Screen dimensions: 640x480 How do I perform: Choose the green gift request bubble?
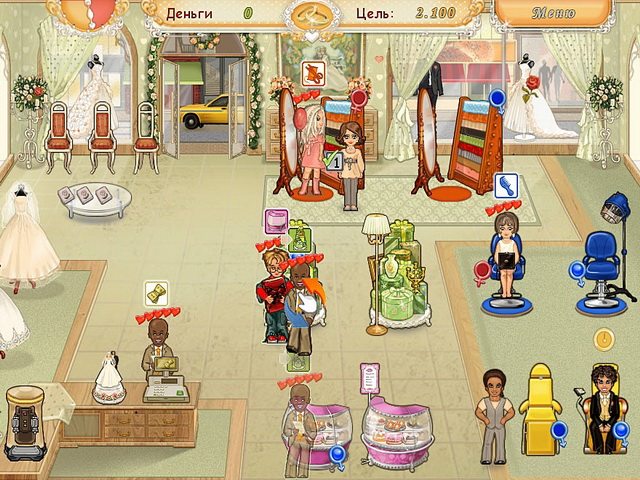tap(300, 241)
